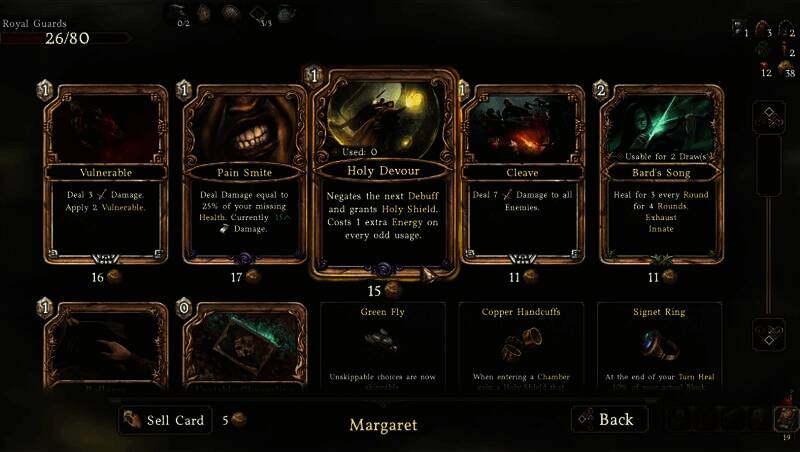Image resolution: width=800 pixels, height=452 pixels.
Task: Choose the Pain Smite card
Action: coord(245,175)
